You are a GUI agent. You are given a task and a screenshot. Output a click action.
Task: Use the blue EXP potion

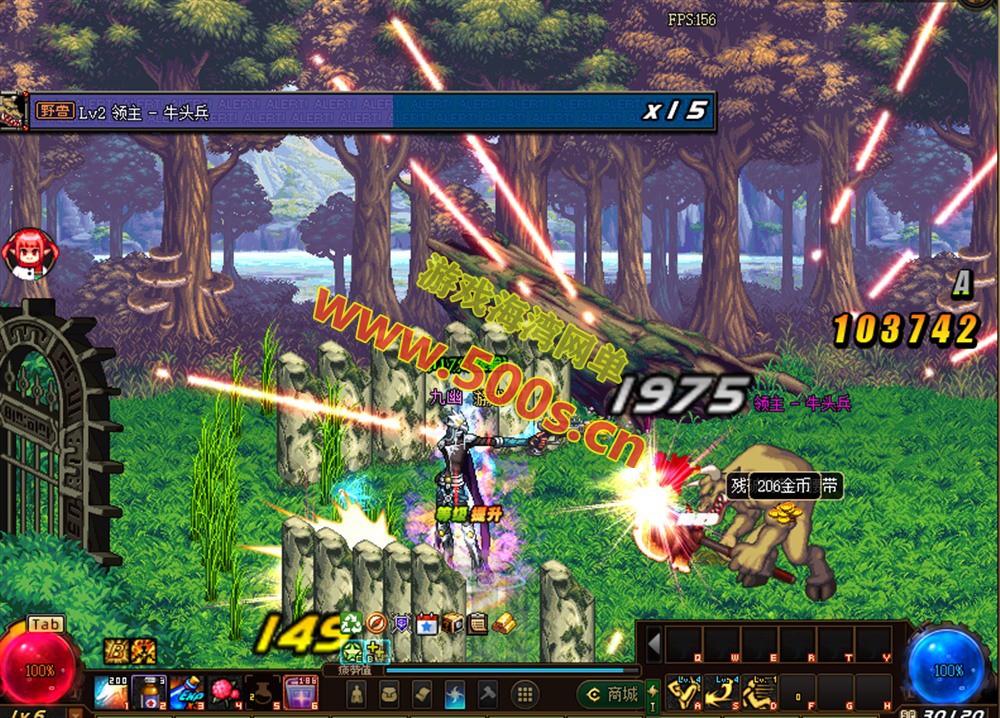coord(184,692)
